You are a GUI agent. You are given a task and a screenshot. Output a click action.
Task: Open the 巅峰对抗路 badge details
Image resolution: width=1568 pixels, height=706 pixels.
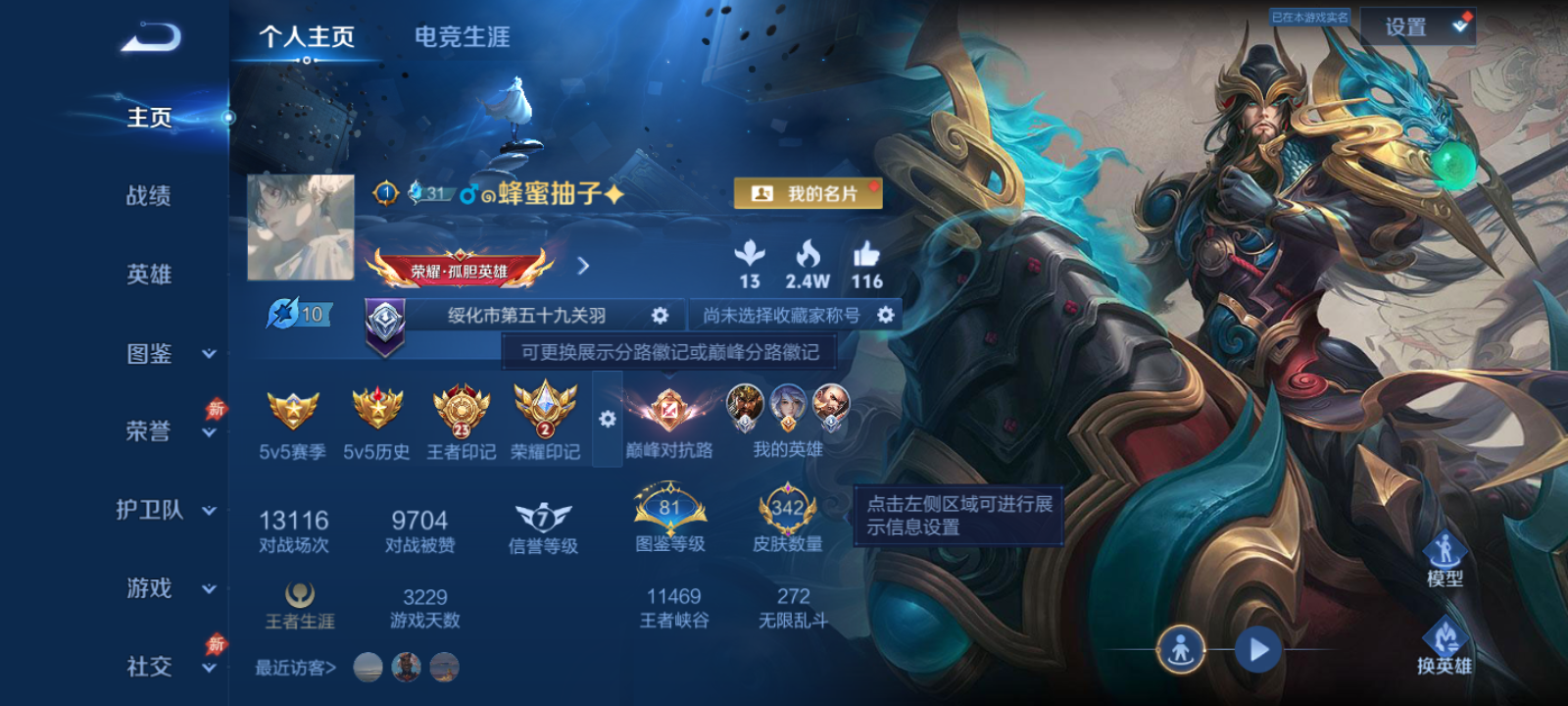tap(671, 412)
